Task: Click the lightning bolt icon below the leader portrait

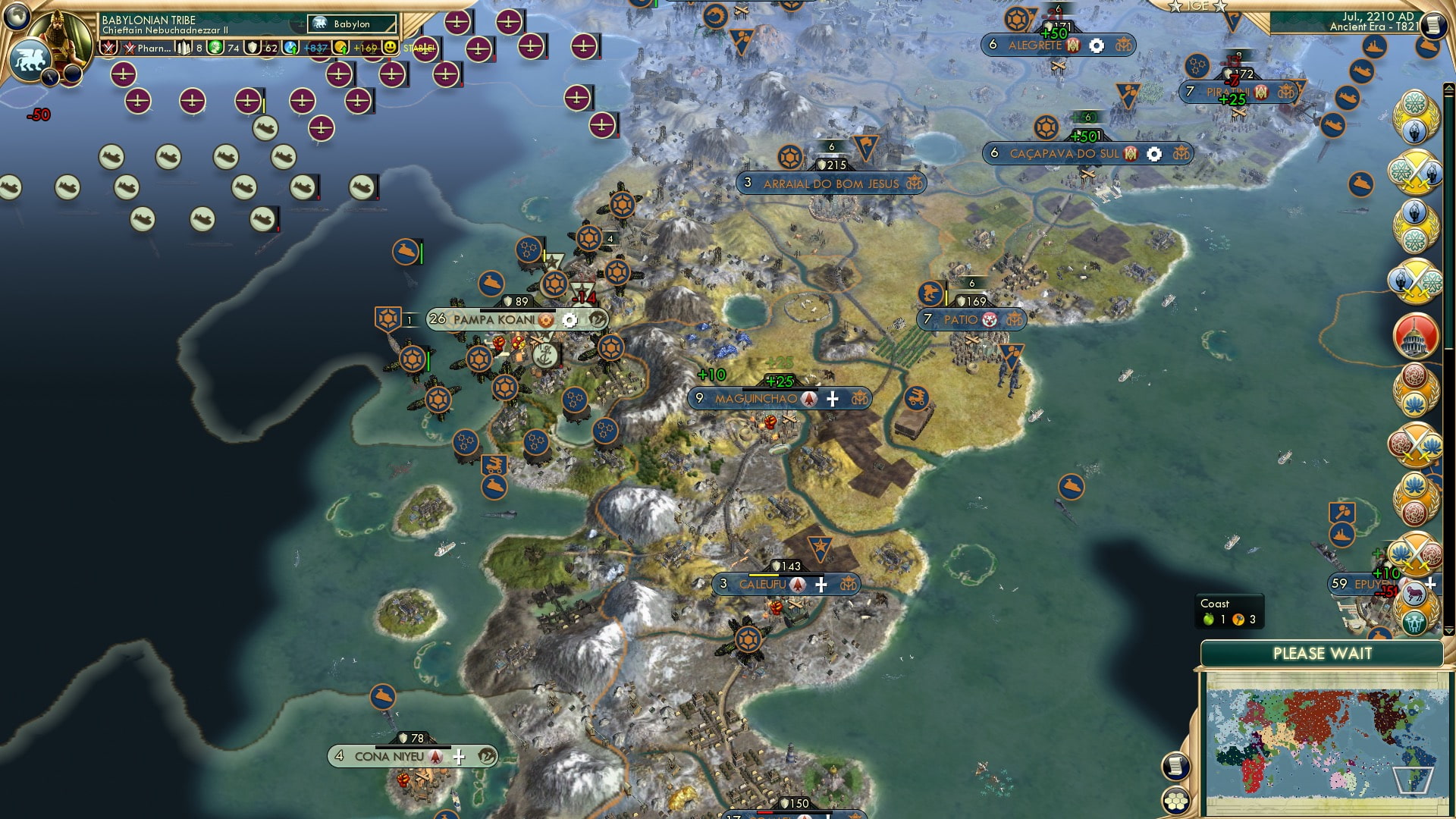Action: 51,76
